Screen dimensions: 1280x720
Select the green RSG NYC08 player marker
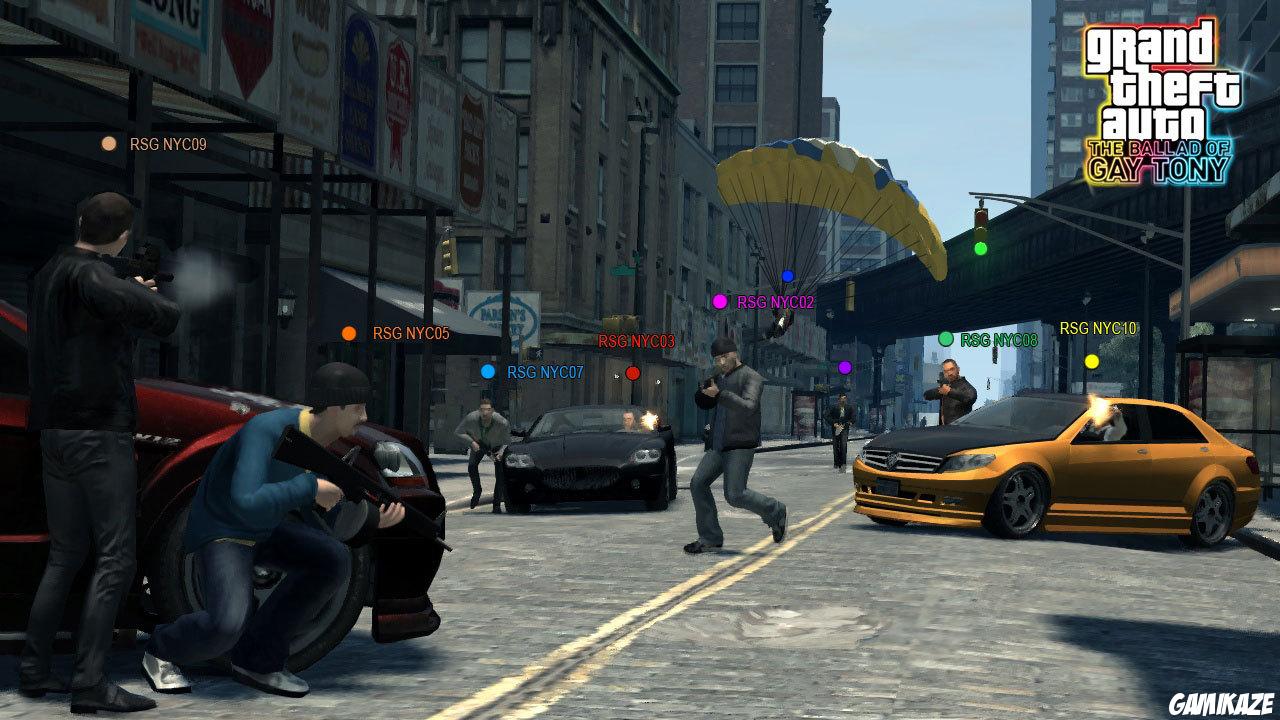coord(944,339)
